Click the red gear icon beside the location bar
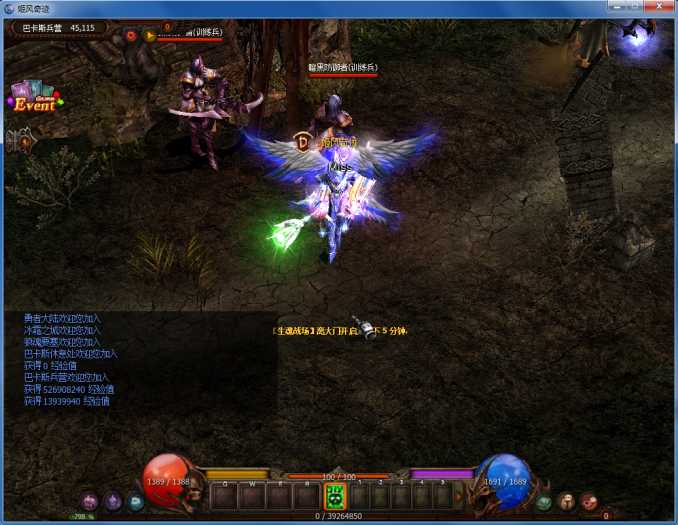The width and height of the screenshot is (678, 525). click(x=130, y=35)
